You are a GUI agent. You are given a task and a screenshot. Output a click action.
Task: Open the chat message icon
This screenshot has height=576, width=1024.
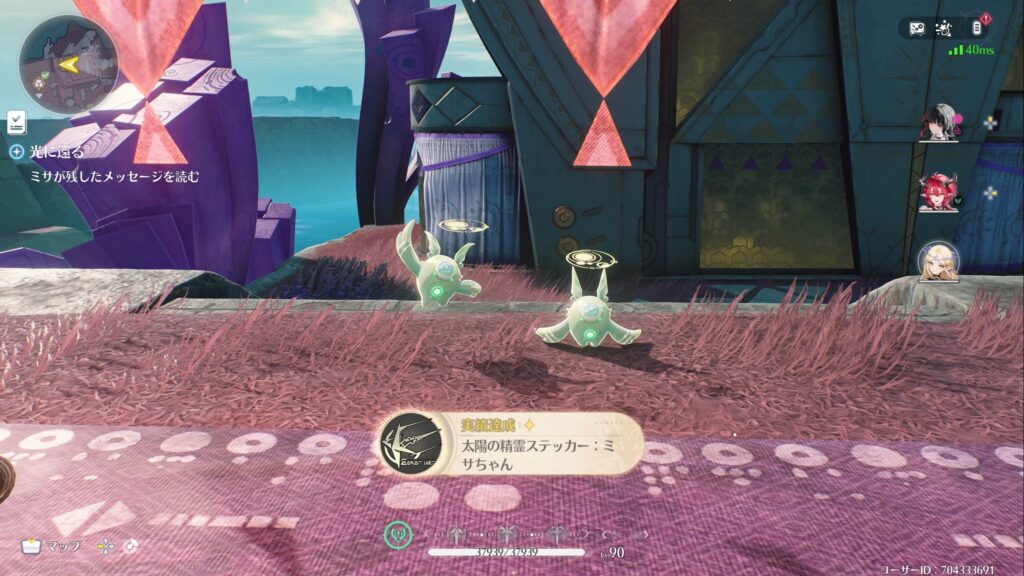click(x=917, y=28)
